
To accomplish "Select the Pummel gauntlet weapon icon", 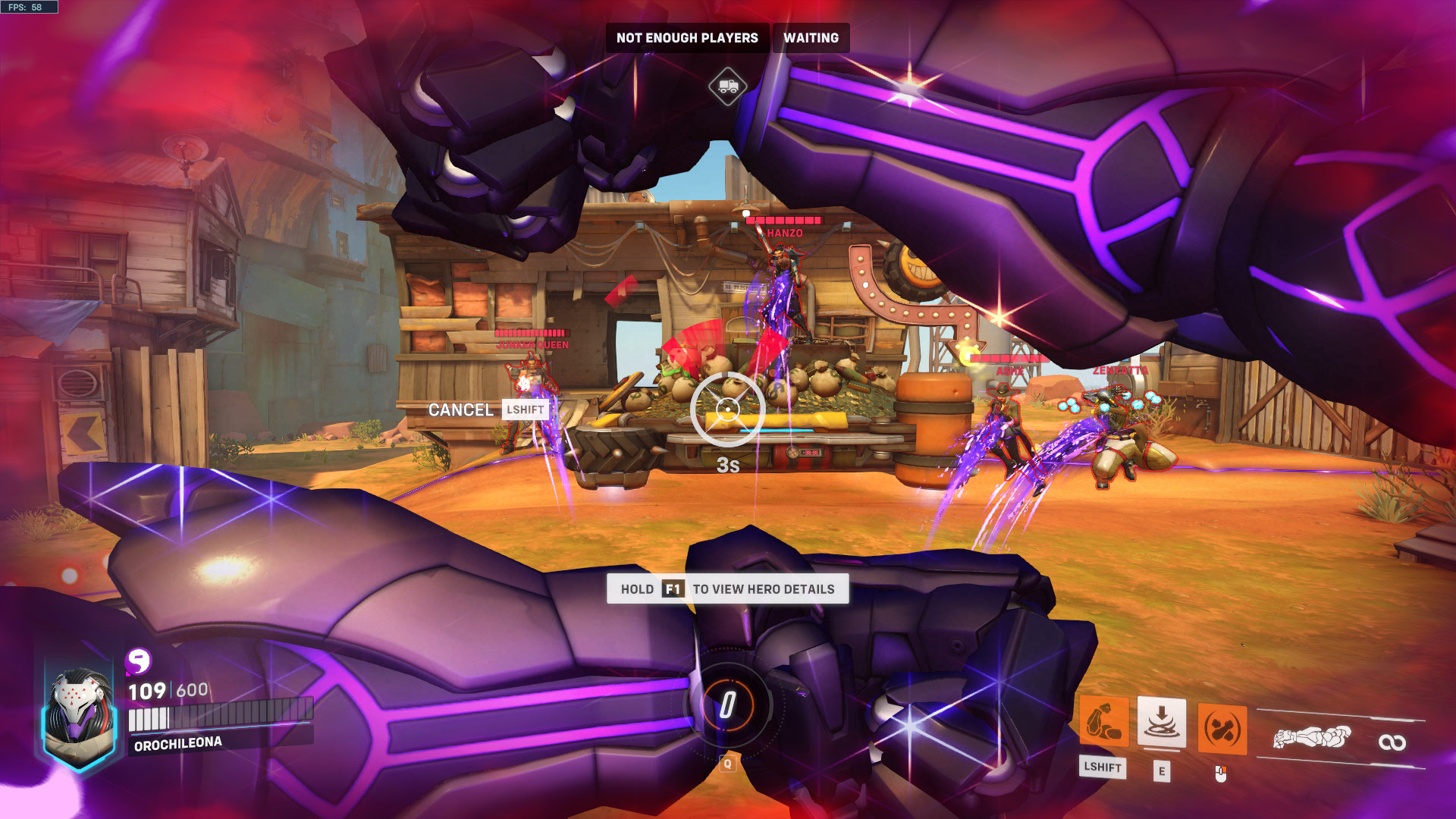I will click(x=1312, y=737).
